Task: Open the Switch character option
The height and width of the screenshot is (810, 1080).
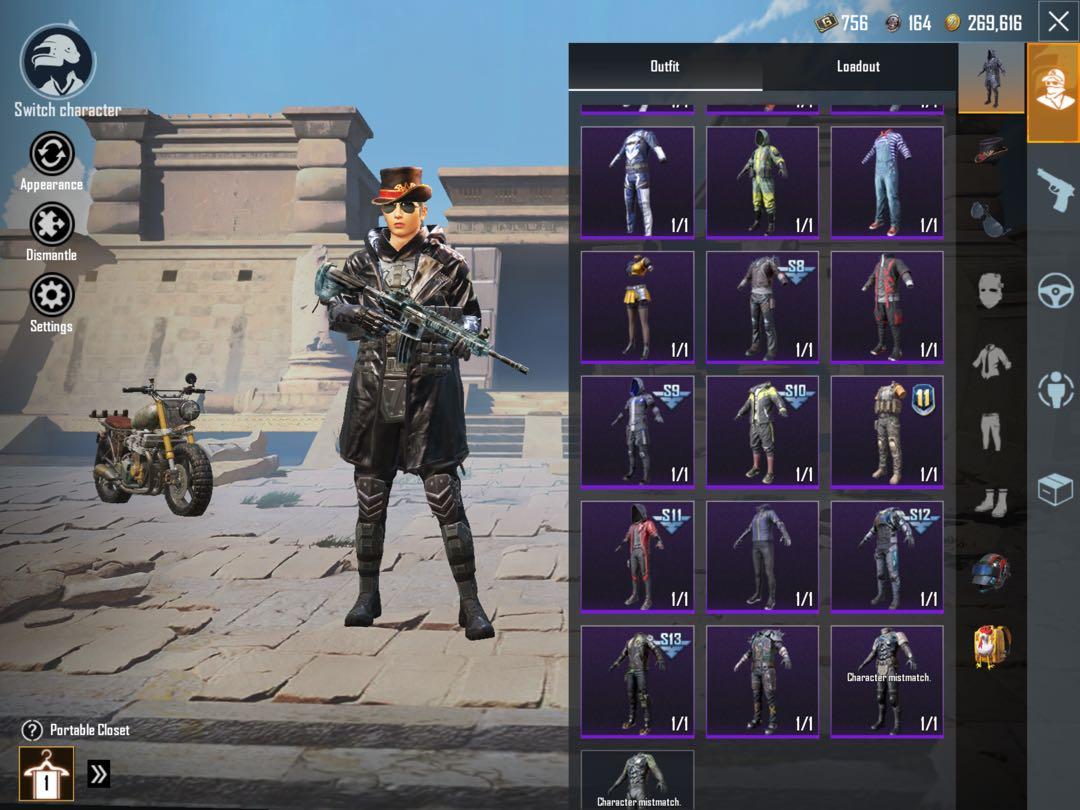Action: click(58, 62)
